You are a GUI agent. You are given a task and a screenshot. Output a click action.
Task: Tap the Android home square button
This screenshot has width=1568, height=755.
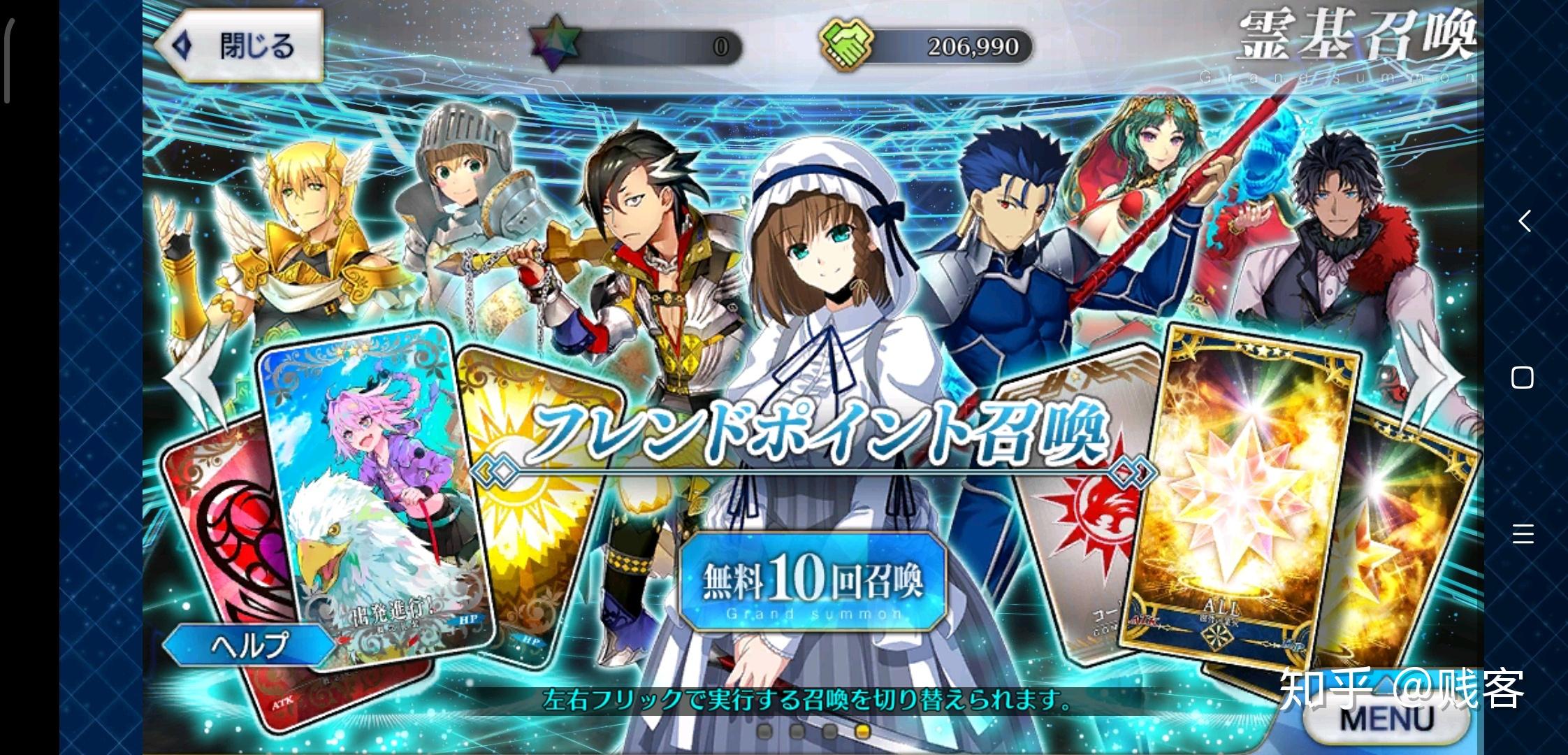[x=1522, y=377]
